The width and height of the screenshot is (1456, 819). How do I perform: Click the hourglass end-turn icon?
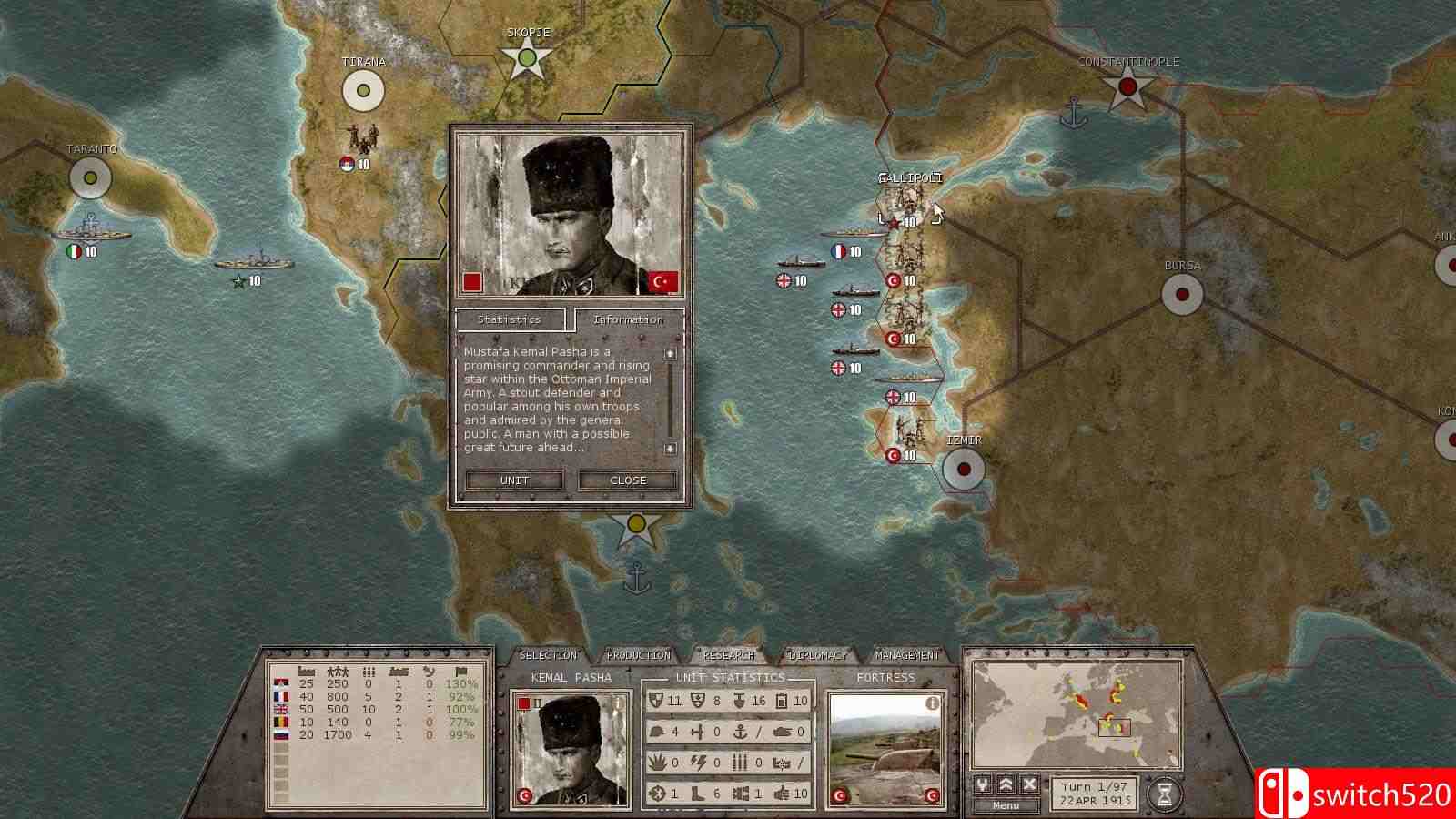coord(1163,791)
